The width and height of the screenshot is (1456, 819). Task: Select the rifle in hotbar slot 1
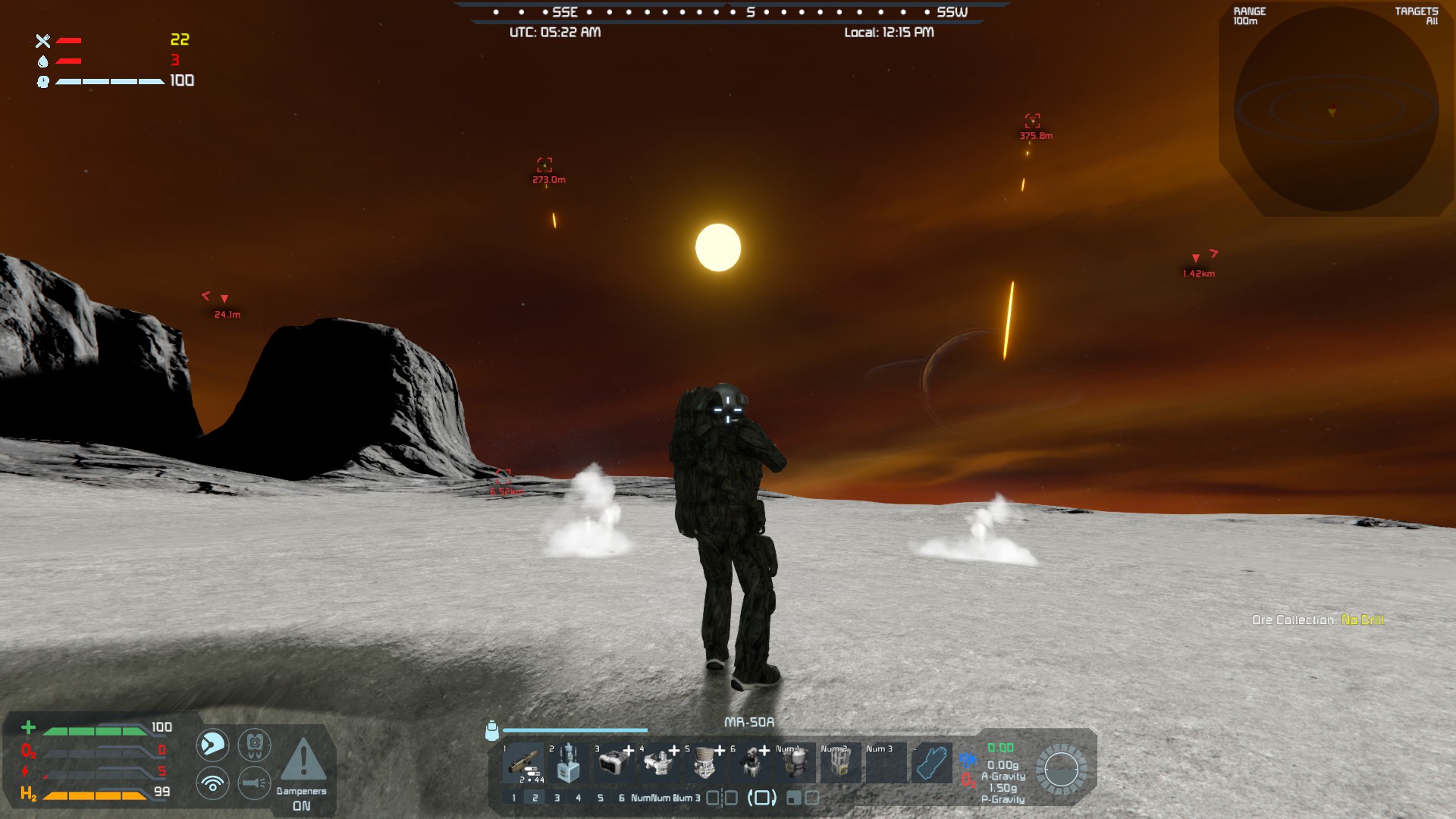point(522,764)
